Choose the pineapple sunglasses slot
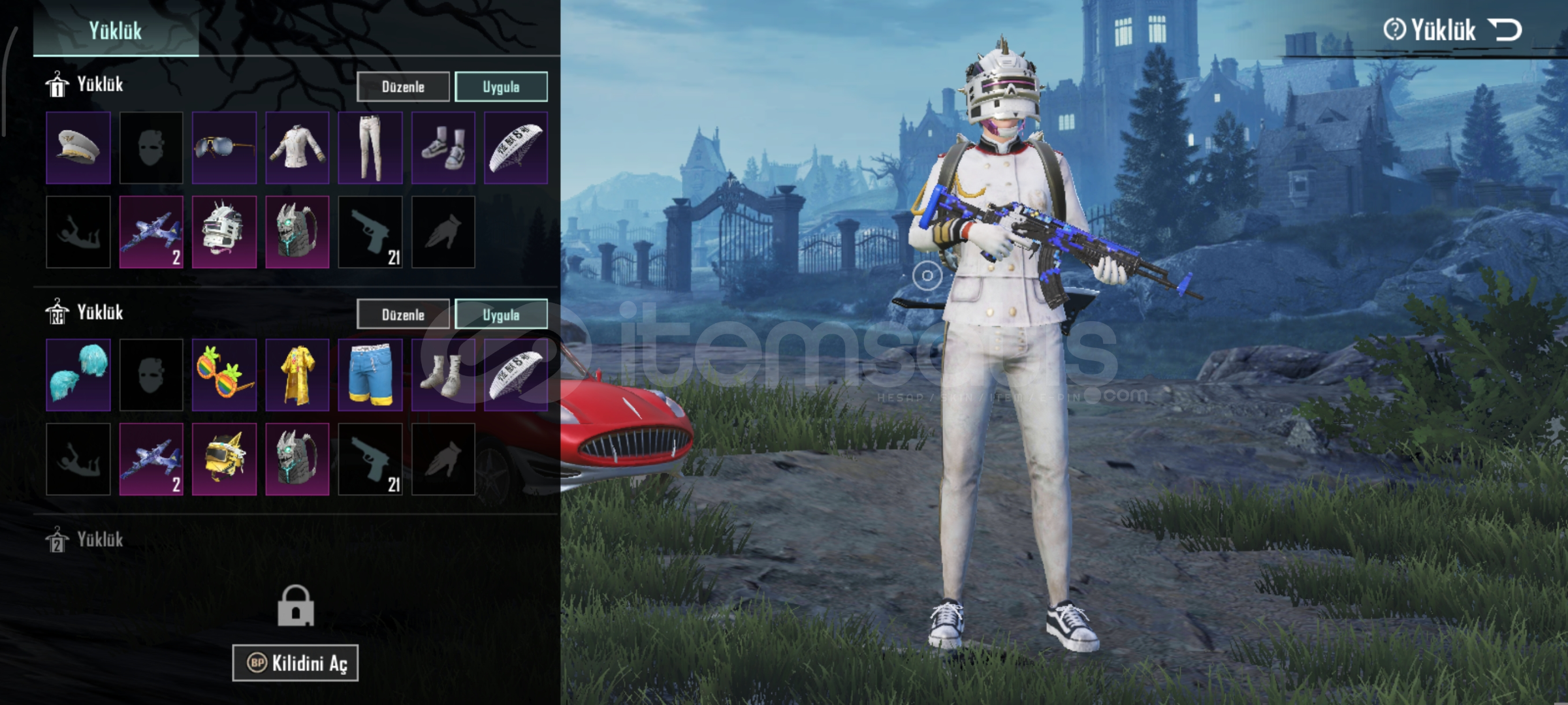 tap(224, 375)
